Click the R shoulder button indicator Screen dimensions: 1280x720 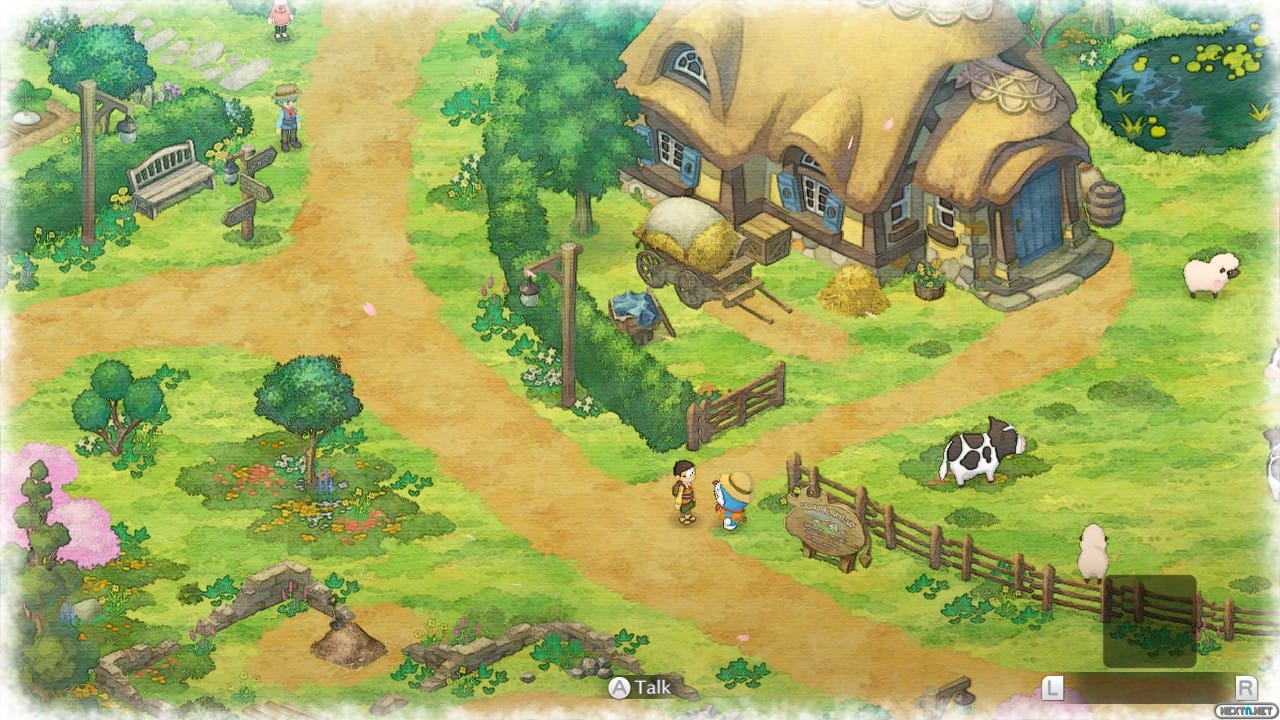[x=1244, y=688]
